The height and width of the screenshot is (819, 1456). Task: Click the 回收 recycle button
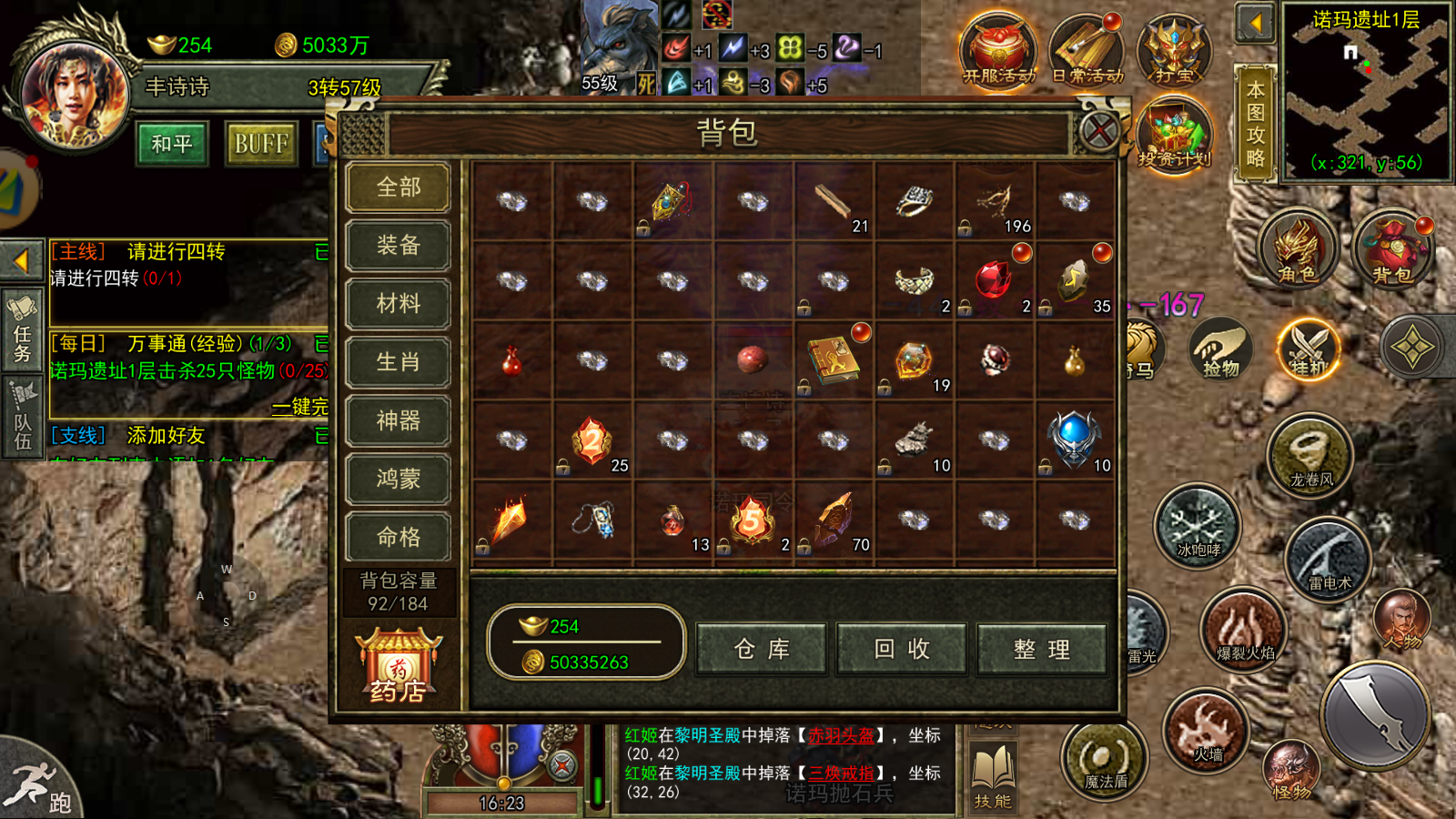point(902,649)
